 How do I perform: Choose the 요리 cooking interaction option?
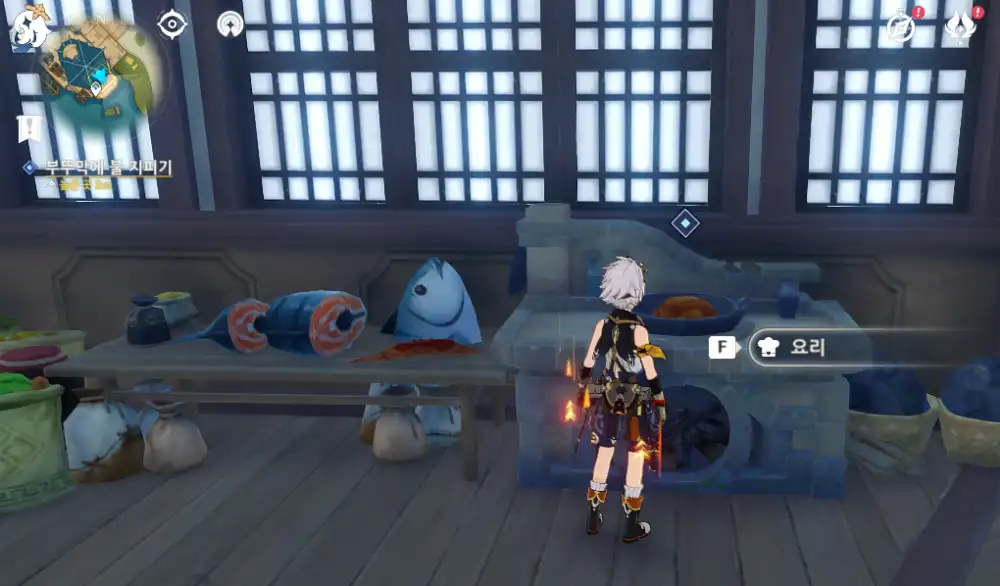click(808, 347)
